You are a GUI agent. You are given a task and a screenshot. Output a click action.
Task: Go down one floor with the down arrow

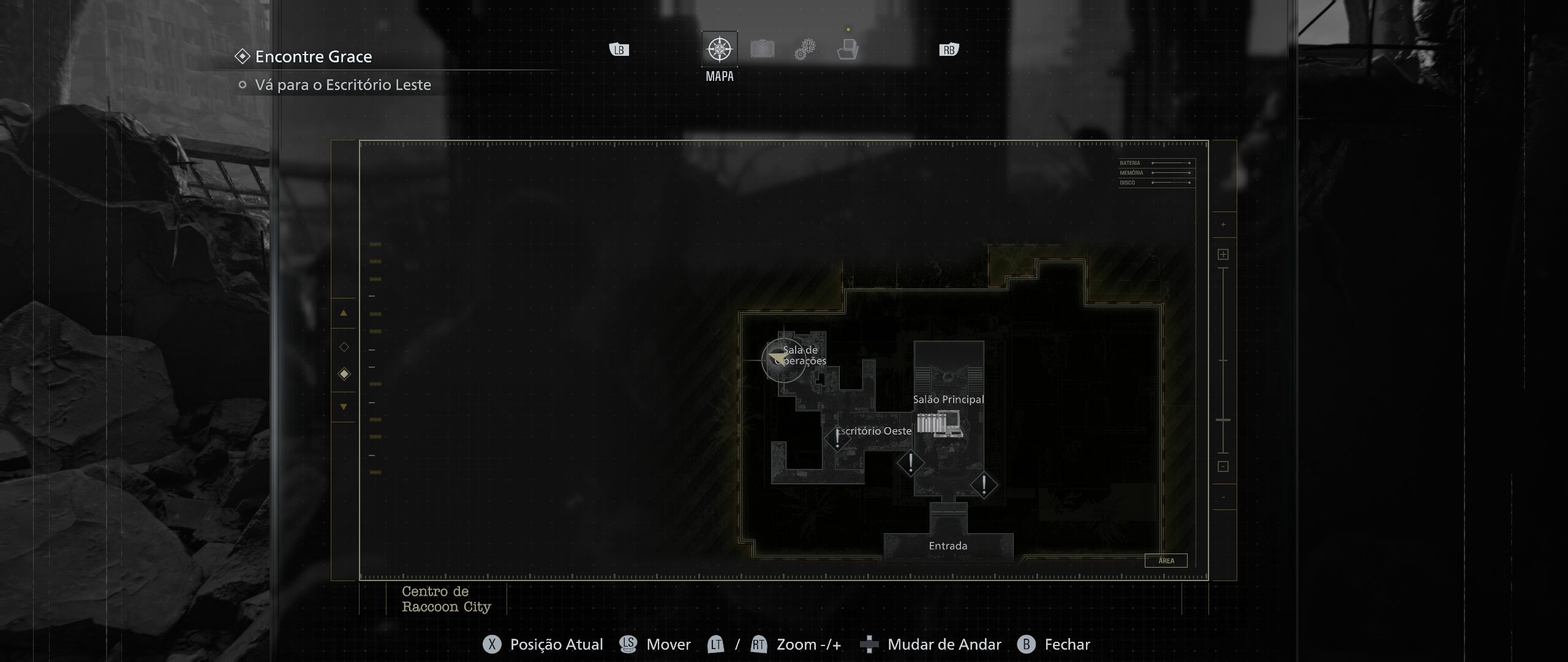coord(344,406)
